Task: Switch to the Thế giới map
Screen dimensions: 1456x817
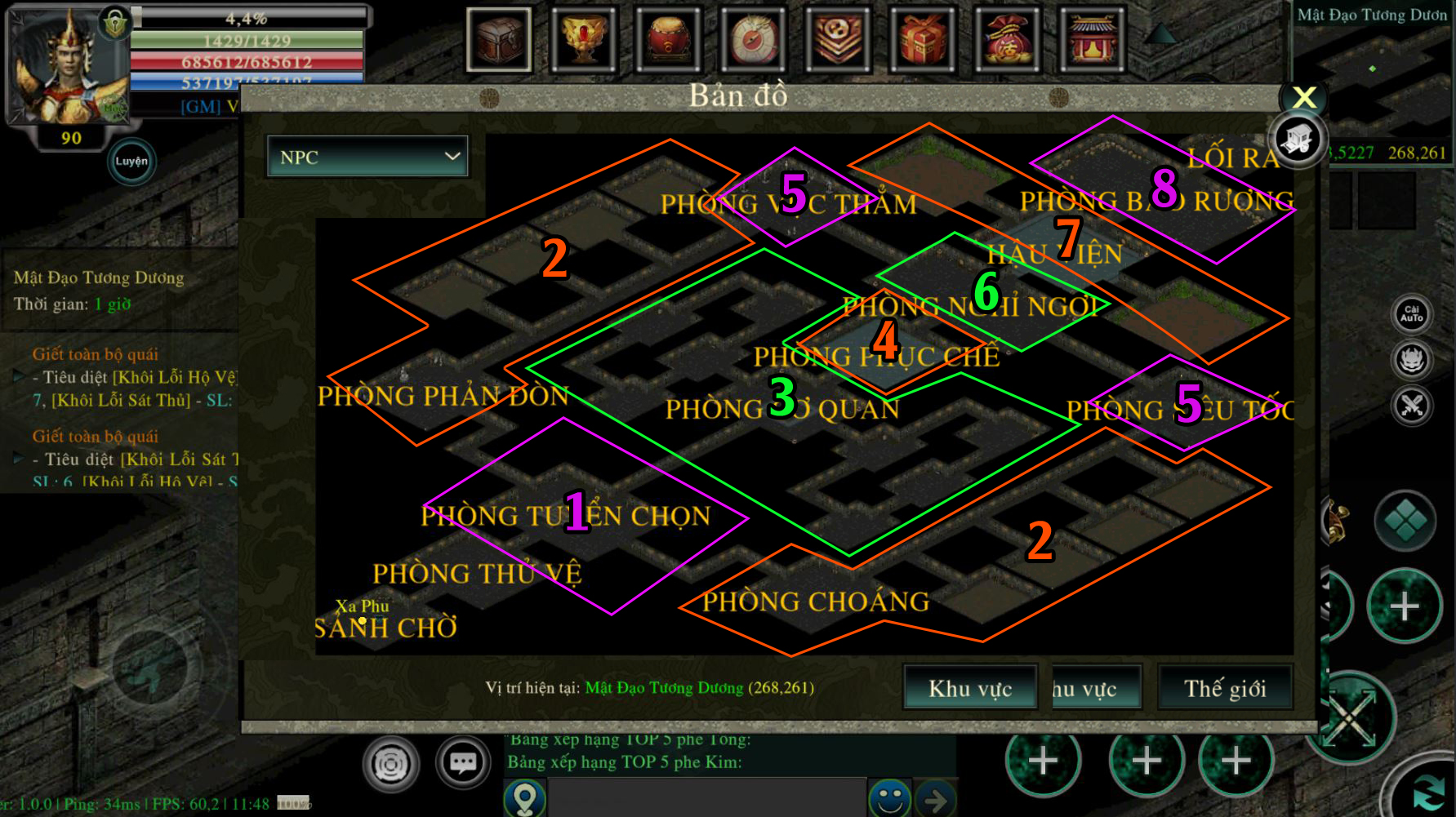Action: click(1224, 688)
